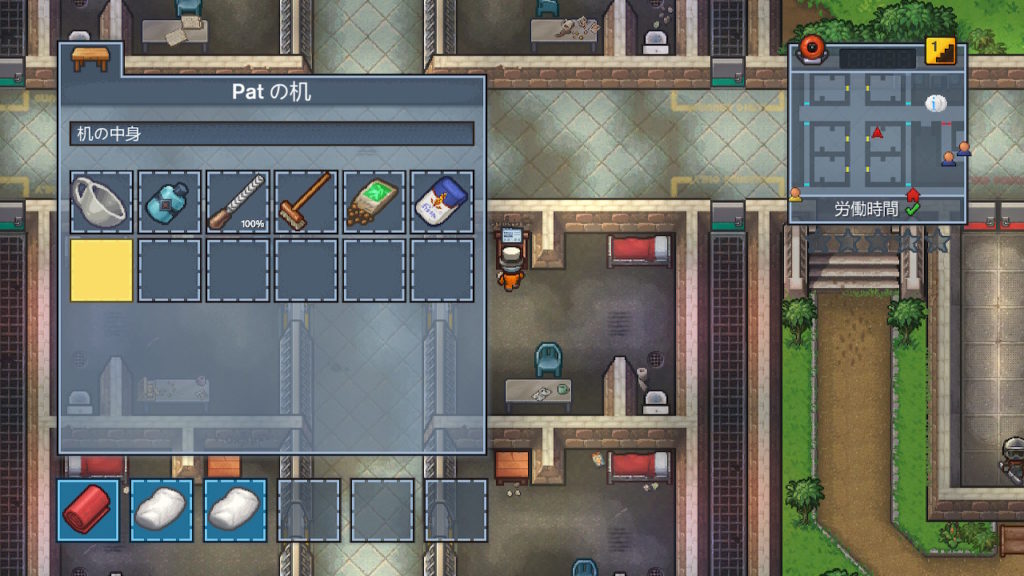Click the highlighted yellow desk slot
Screen dimensions: 1024x576
click(x=100, y=270)
